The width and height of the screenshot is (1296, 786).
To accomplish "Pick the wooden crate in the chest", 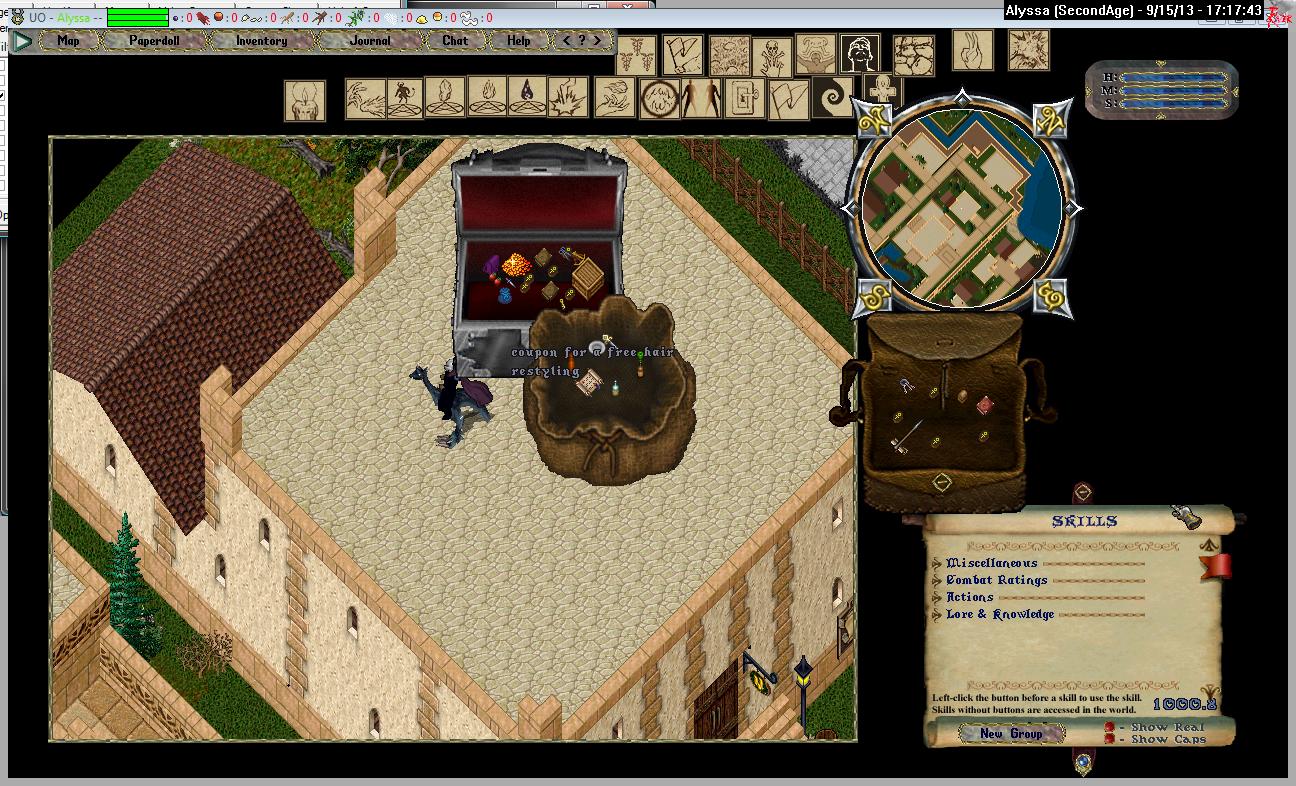I will click(x=588, y=278).
